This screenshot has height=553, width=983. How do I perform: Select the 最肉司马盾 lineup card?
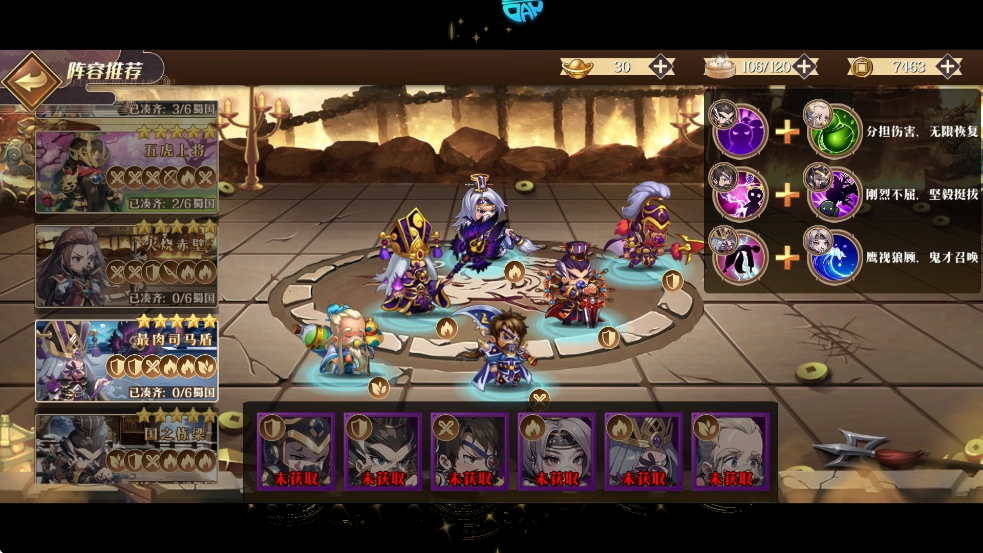126,358
